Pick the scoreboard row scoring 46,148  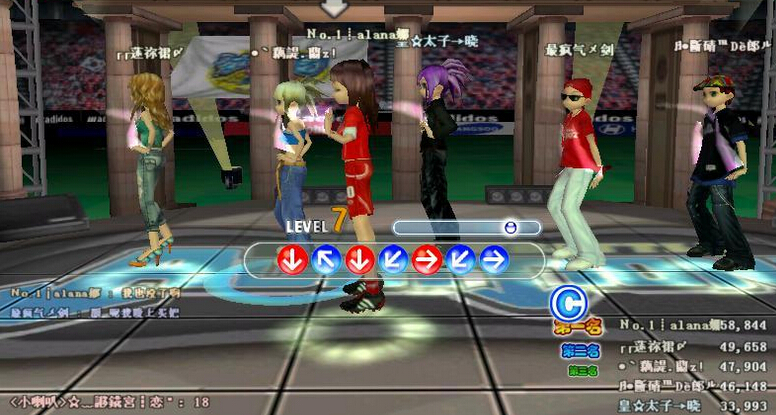click(692, 385)
